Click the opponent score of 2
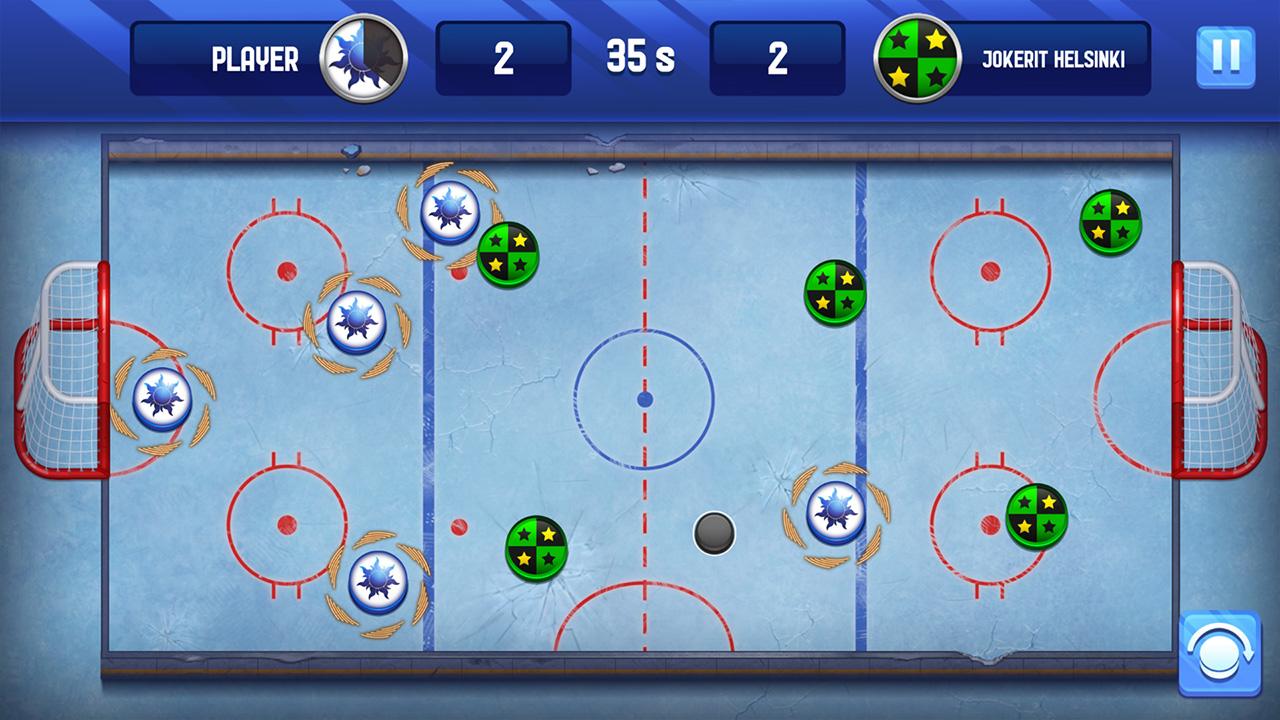Image resolution: width=1280 pixels, height=720 pixels. tap(776, 58)
